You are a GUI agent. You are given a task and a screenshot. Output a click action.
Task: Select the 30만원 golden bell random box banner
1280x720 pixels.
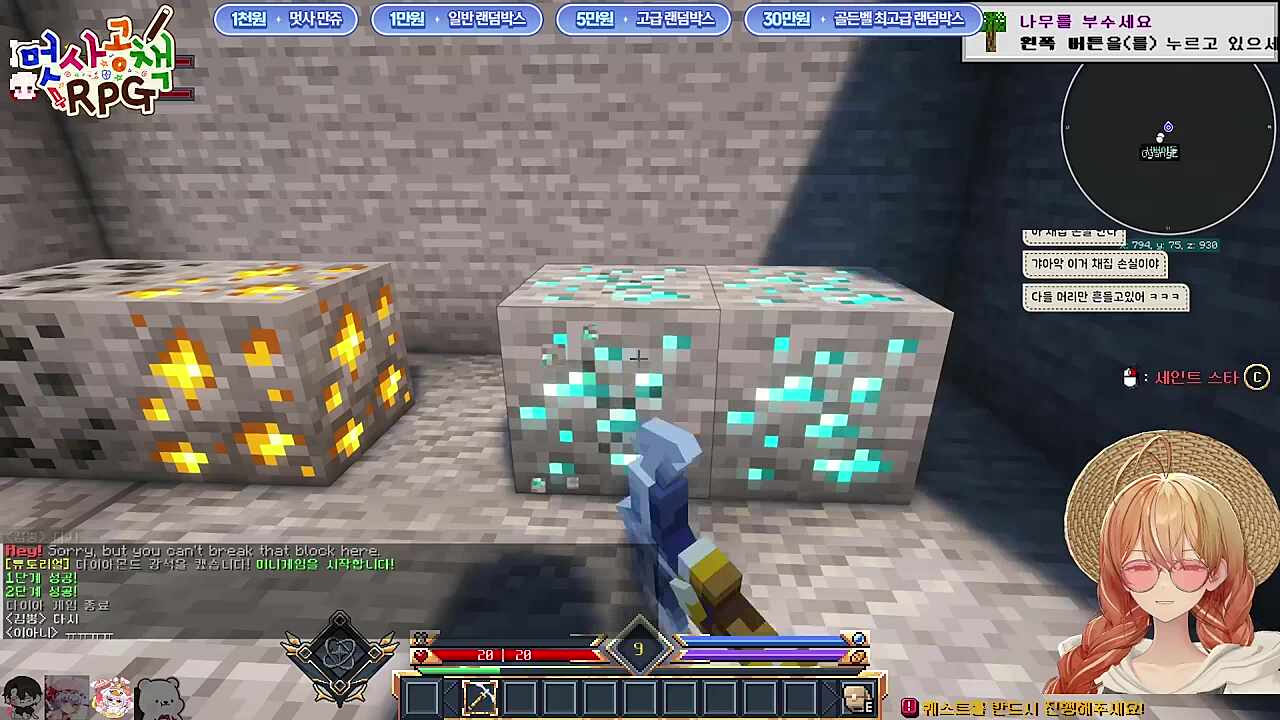pos(862,19)
